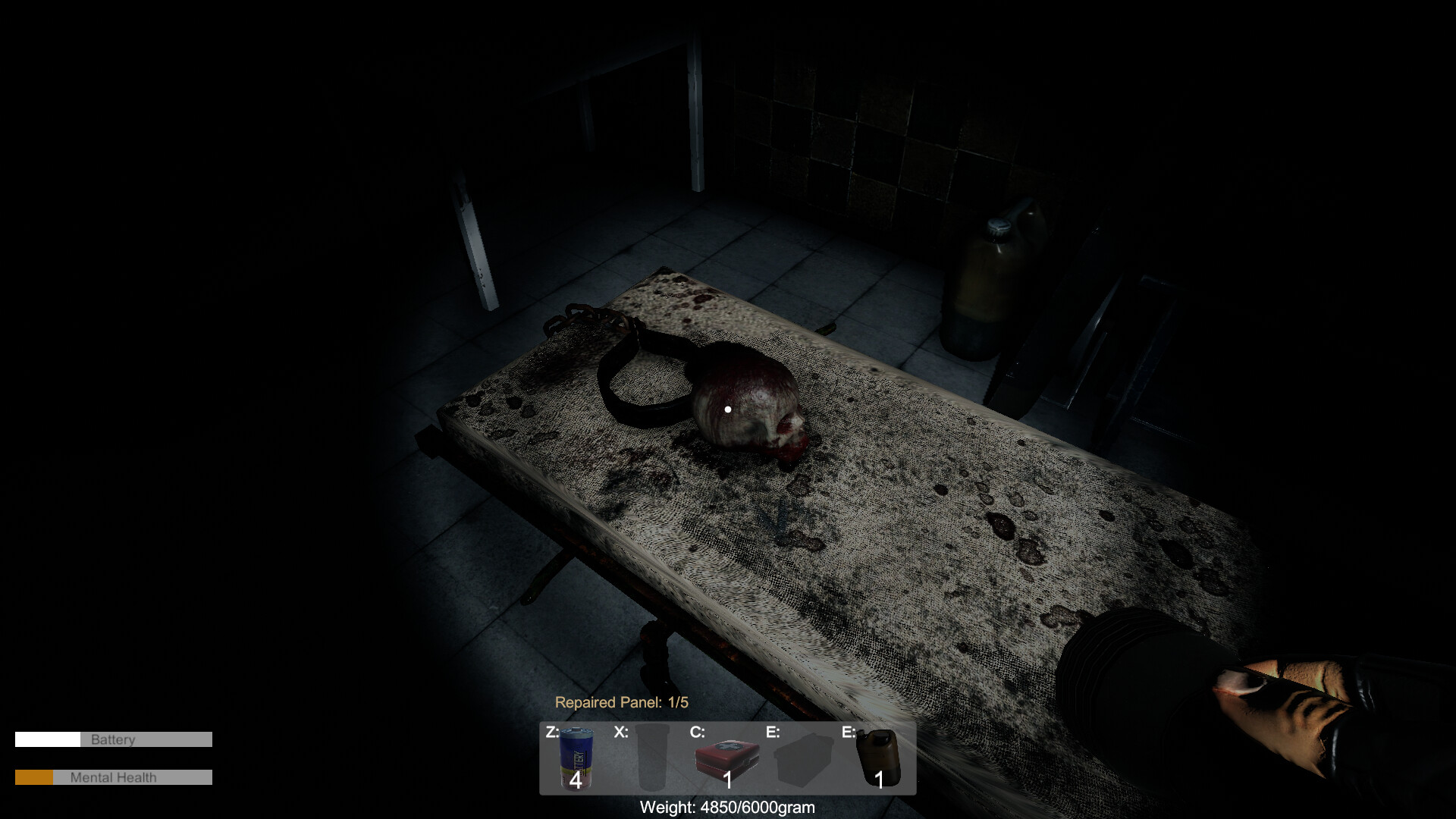Click the orange Mental Health fill segment
The width and height of the screenshot is (1456, 819).
[x=34, y=777]
